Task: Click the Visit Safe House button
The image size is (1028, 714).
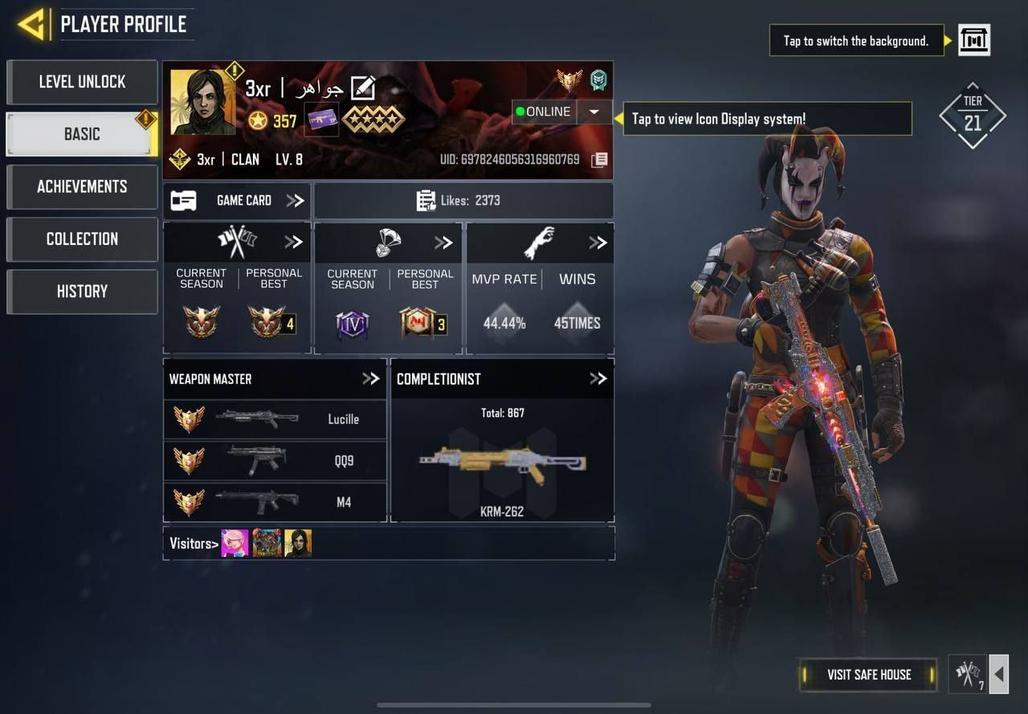Action: pos(868,675)
